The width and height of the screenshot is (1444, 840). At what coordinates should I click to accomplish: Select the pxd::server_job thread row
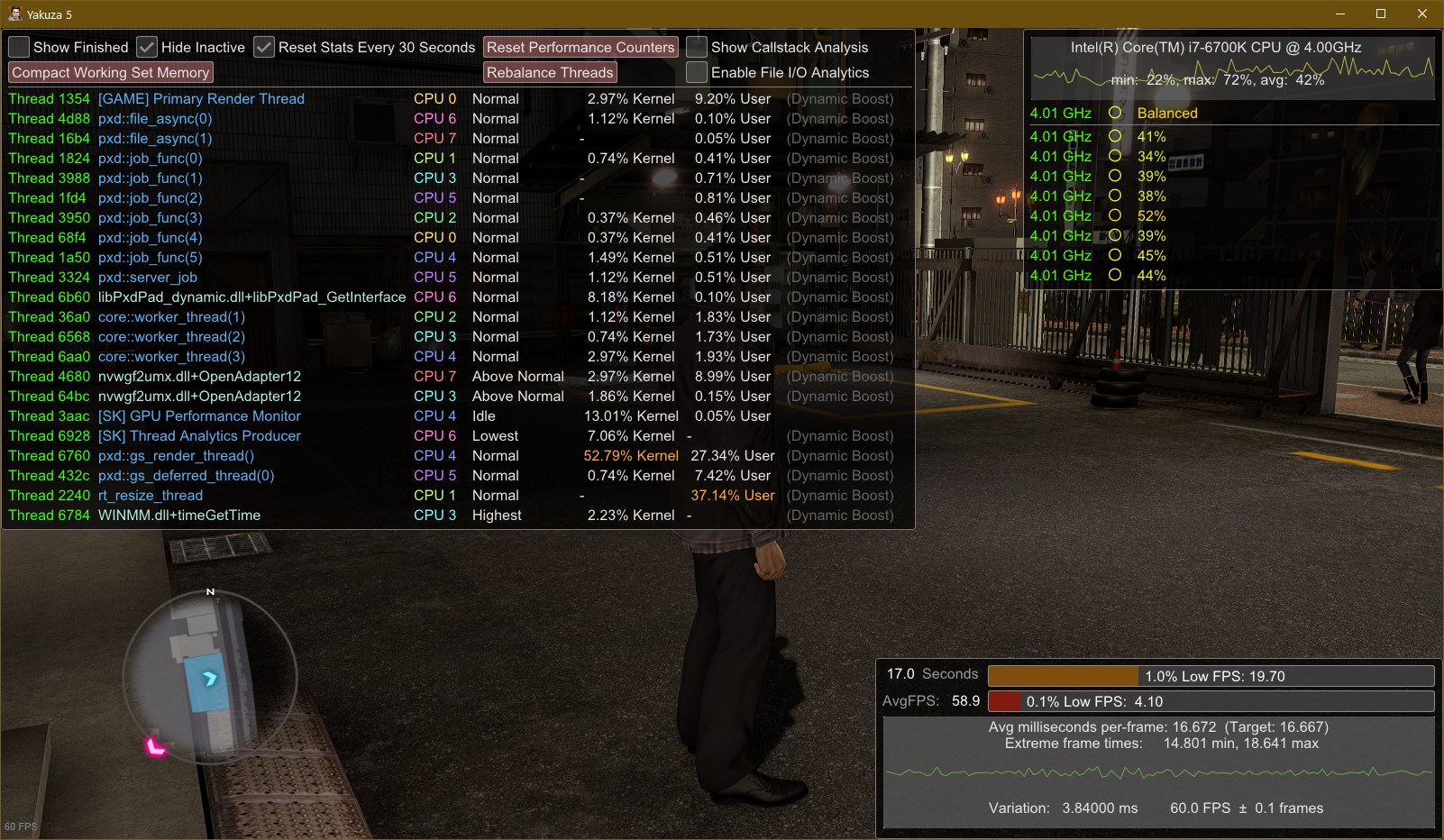coord(148,277)
